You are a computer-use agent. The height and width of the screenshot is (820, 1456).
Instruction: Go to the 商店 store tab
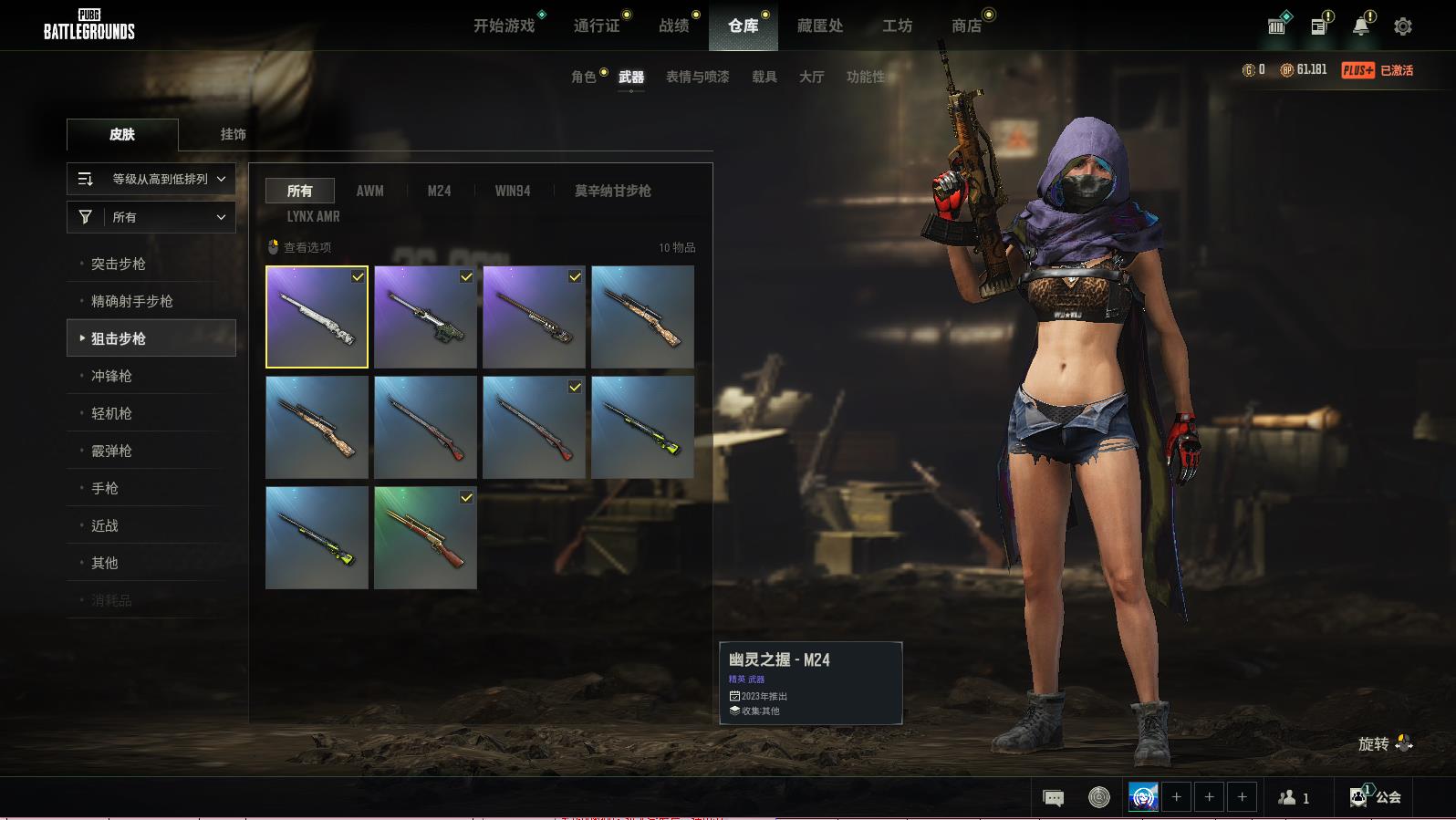pos(966,26)
